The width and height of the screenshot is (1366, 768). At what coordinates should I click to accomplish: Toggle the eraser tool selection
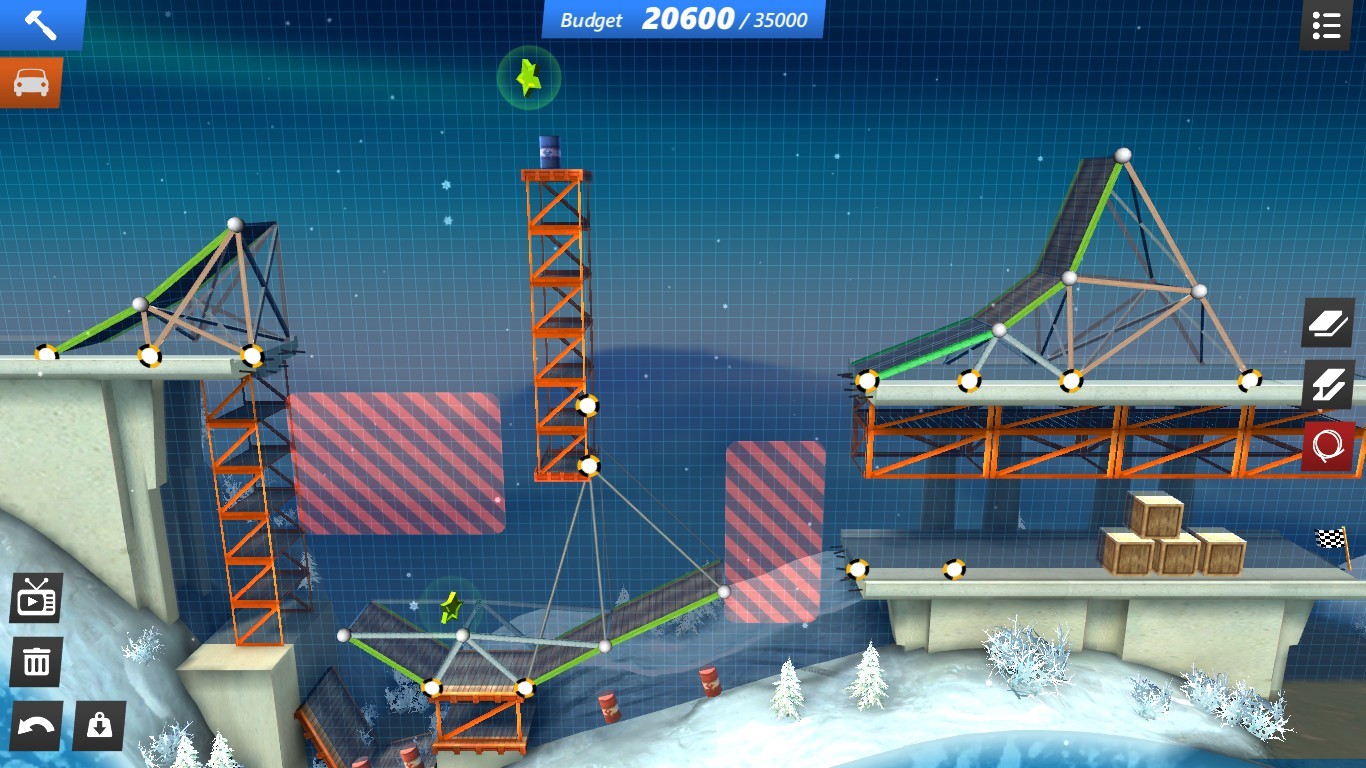pos(1328,322)
